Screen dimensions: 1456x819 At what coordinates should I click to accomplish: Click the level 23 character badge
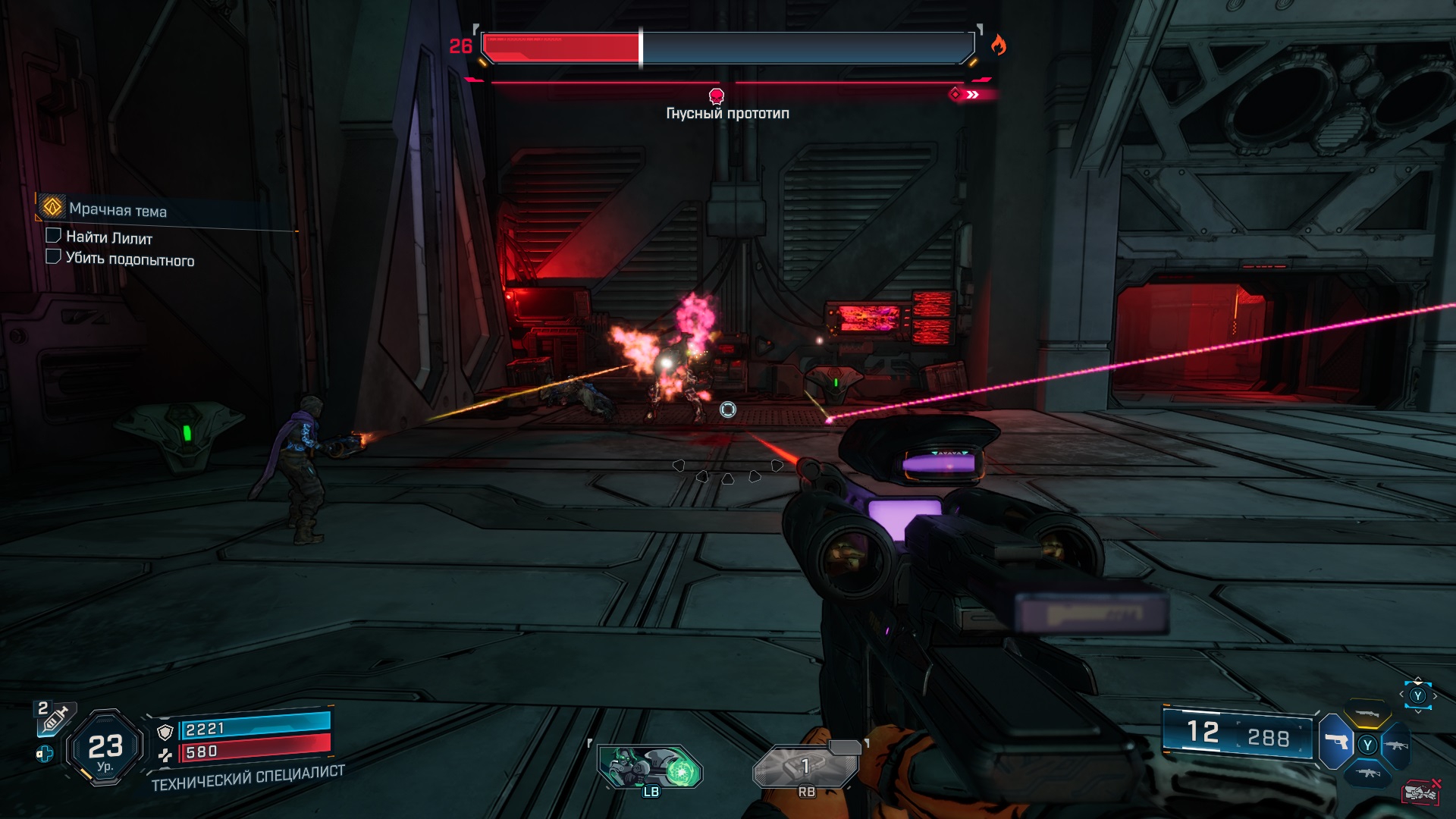pyautogui.click(x=105, y=748)
